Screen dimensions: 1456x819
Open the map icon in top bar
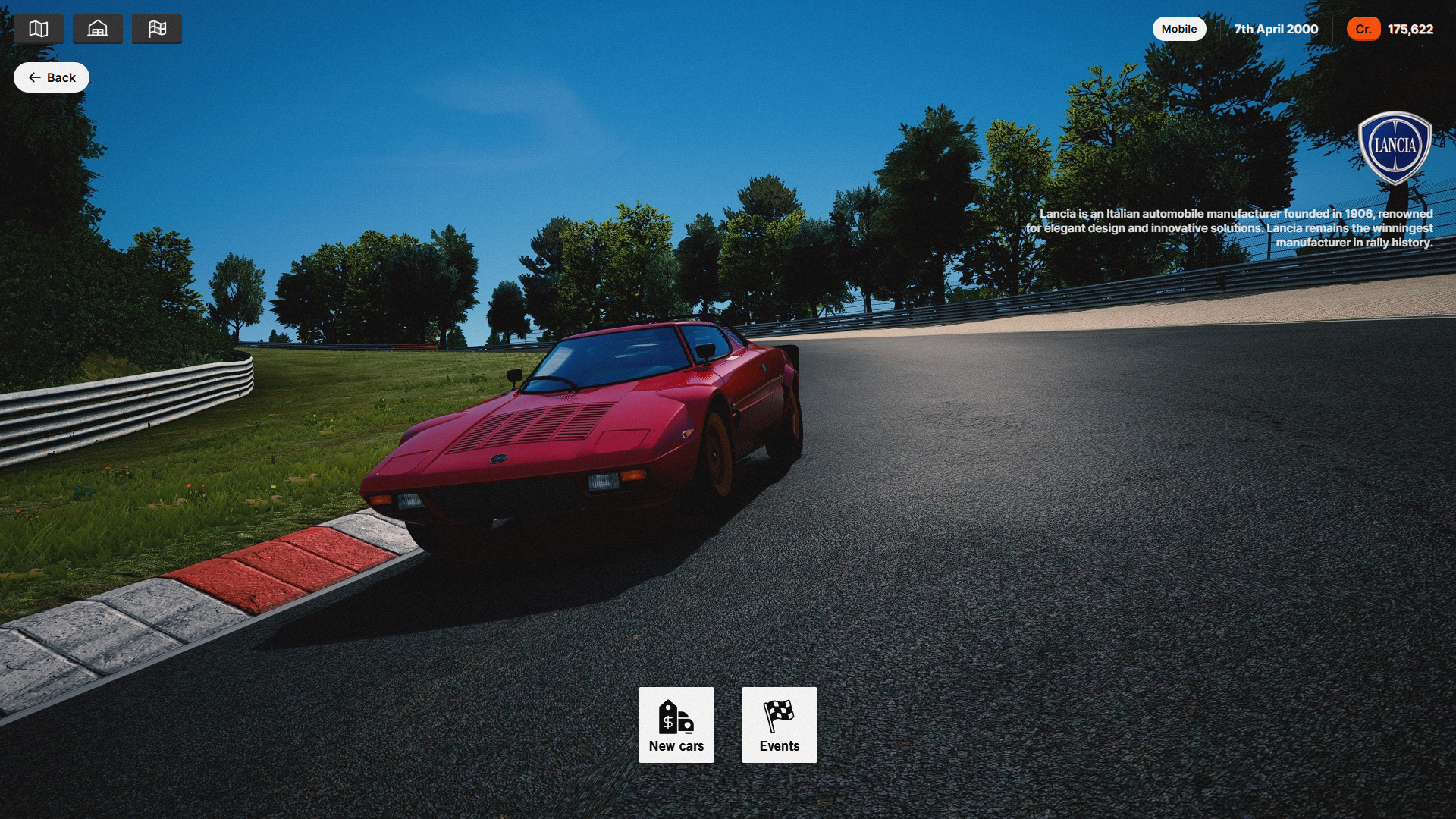(x=39, y=29)
